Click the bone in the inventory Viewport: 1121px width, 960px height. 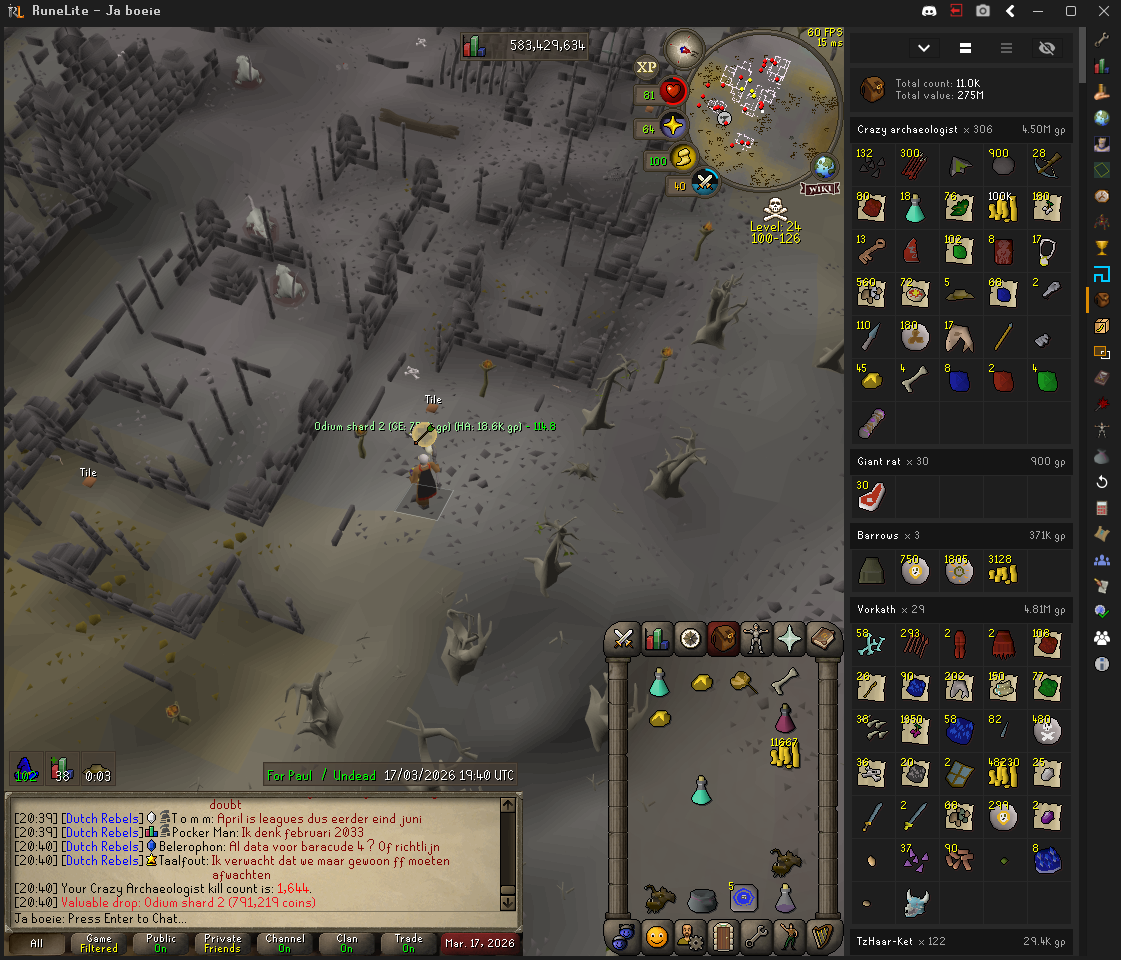(785, 681)
